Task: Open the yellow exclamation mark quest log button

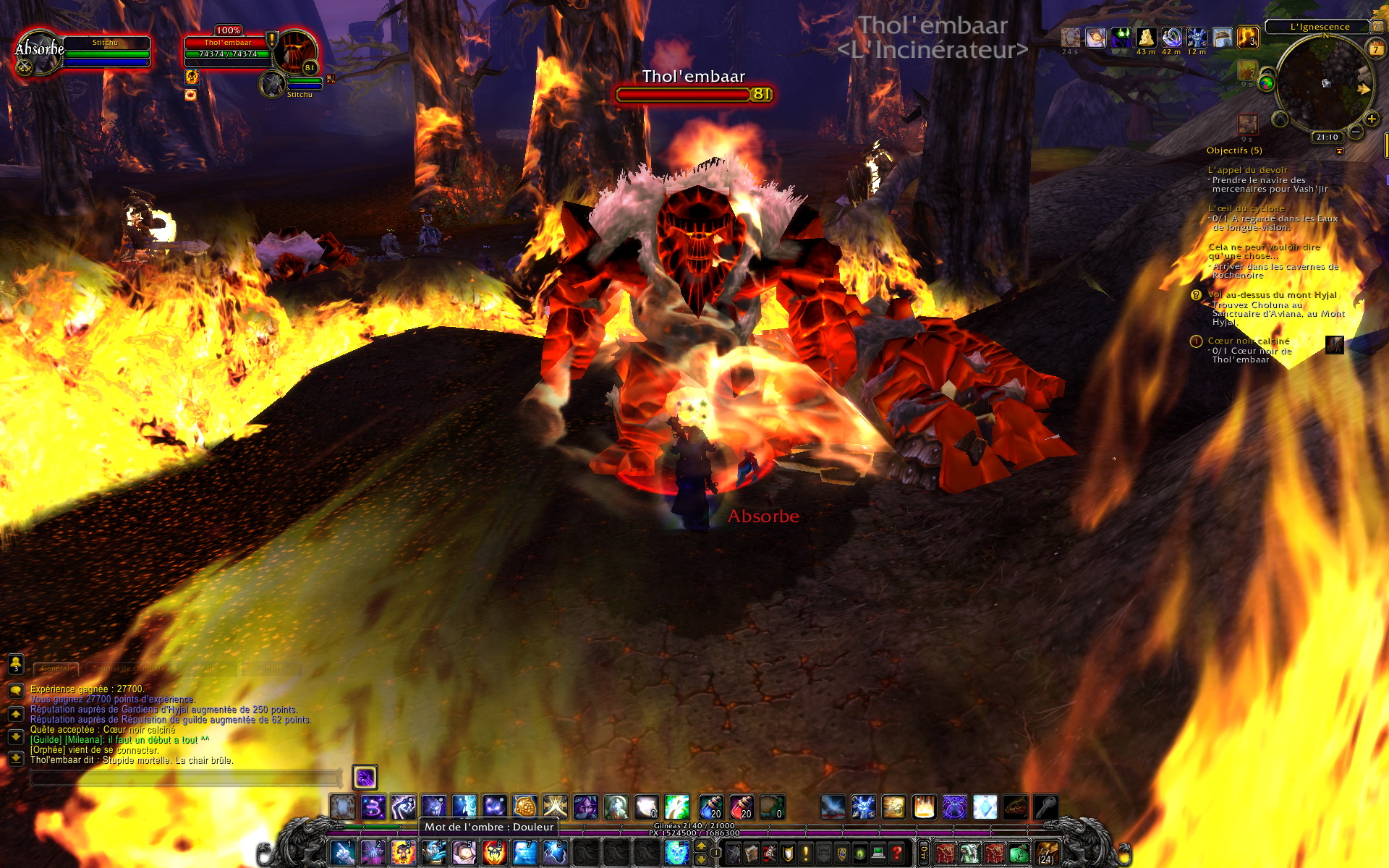Action: (805, 853)
